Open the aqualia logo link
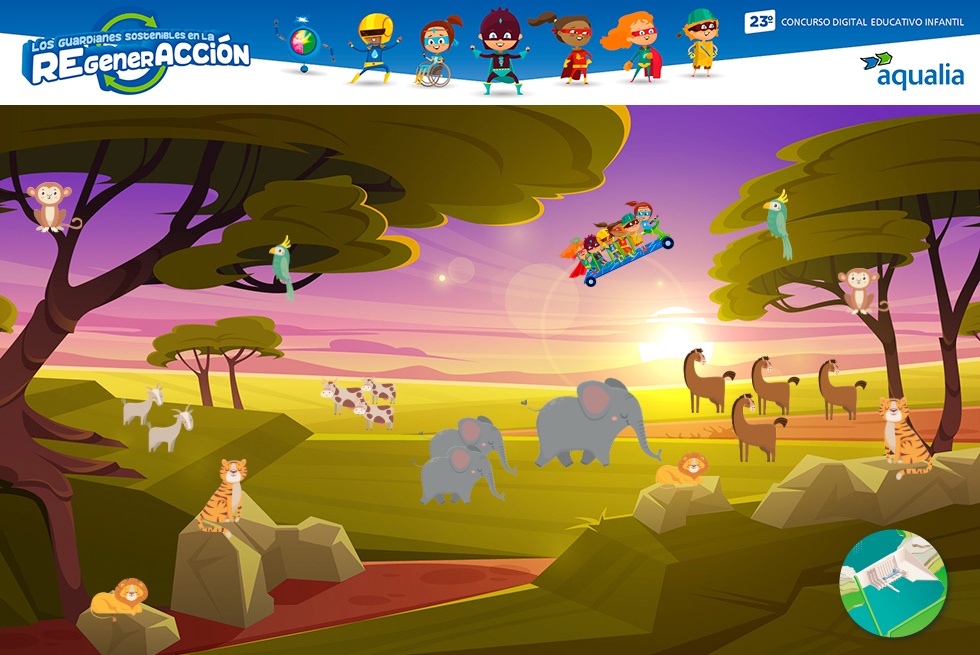Viewport: 980px width, 655px height. coord(911,70)
